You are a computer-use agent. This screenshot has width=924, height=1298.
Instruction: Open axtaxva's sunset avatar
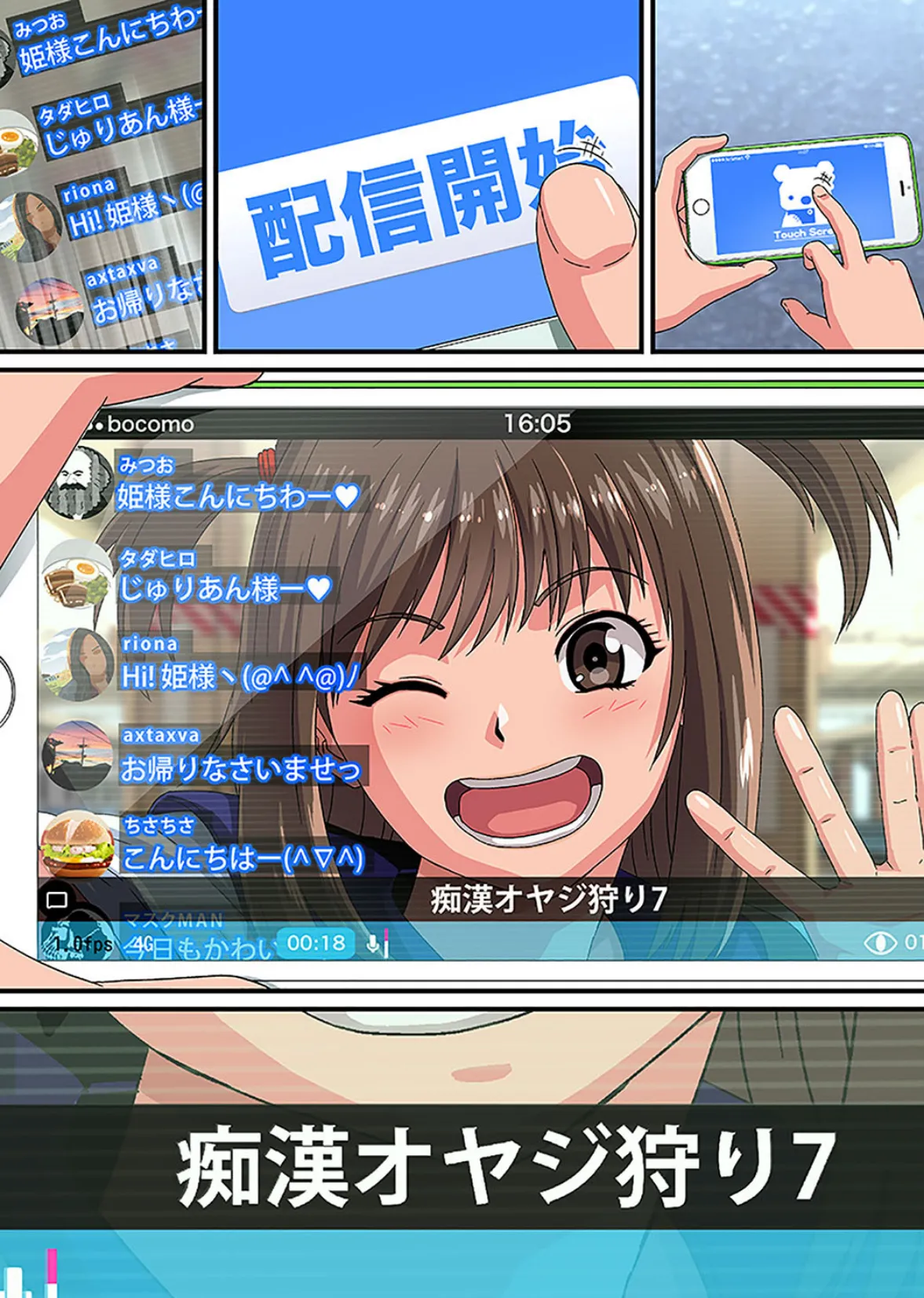pos(77,755)
